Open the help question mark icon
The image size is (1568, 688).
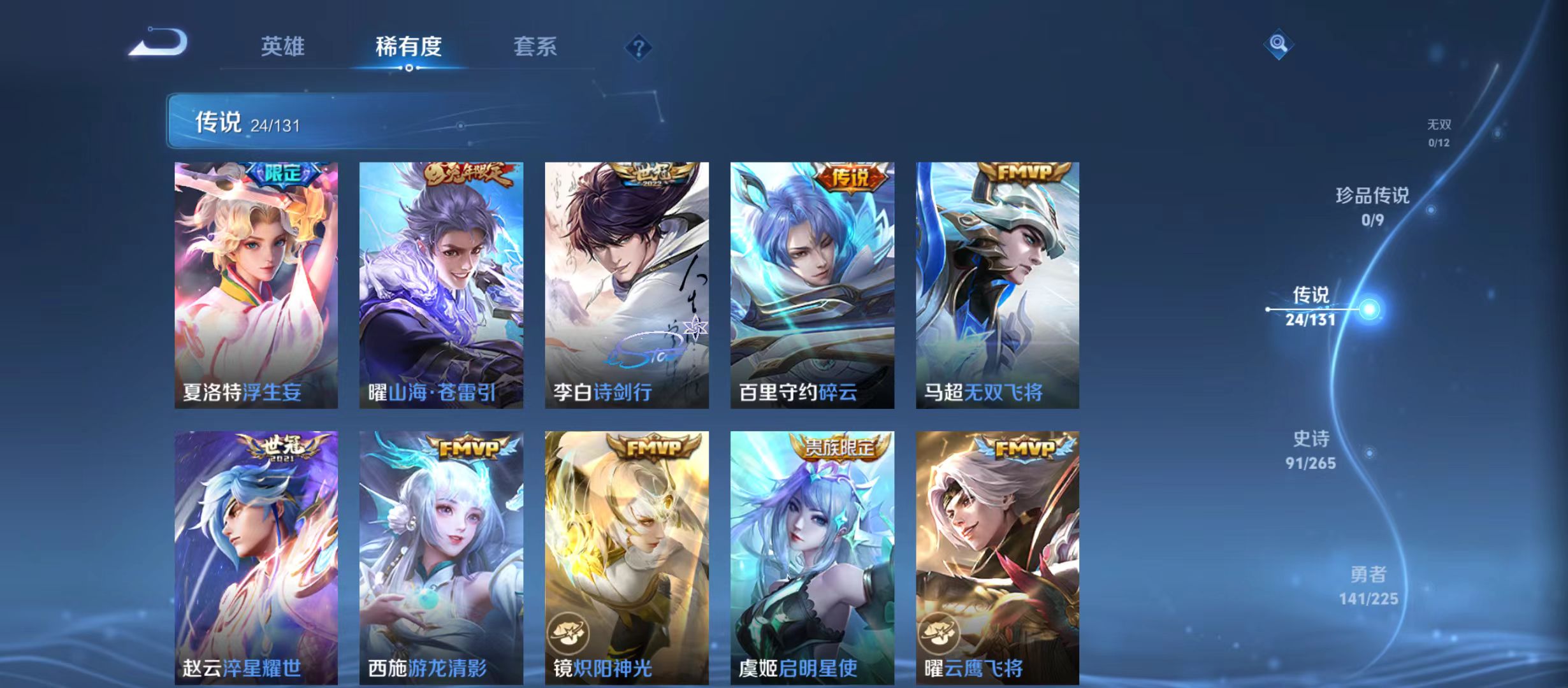(x=639, y=48)
